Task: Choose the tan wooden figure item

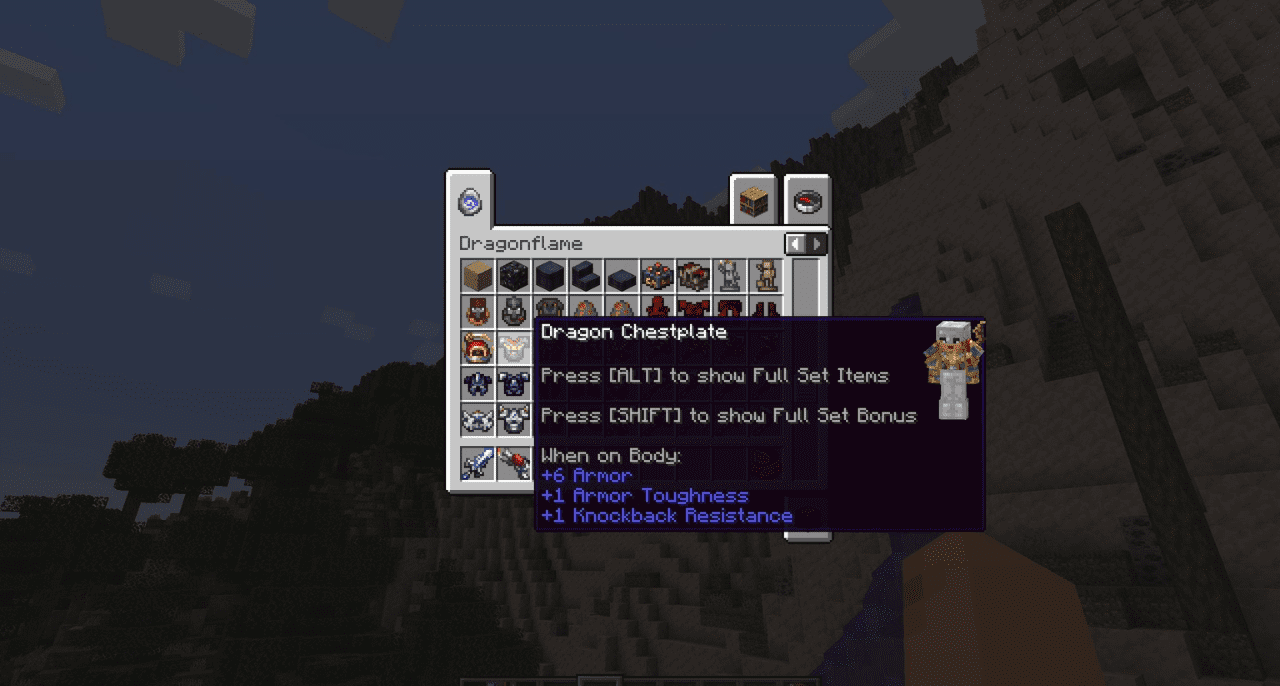Action: [x=766, y=276]
